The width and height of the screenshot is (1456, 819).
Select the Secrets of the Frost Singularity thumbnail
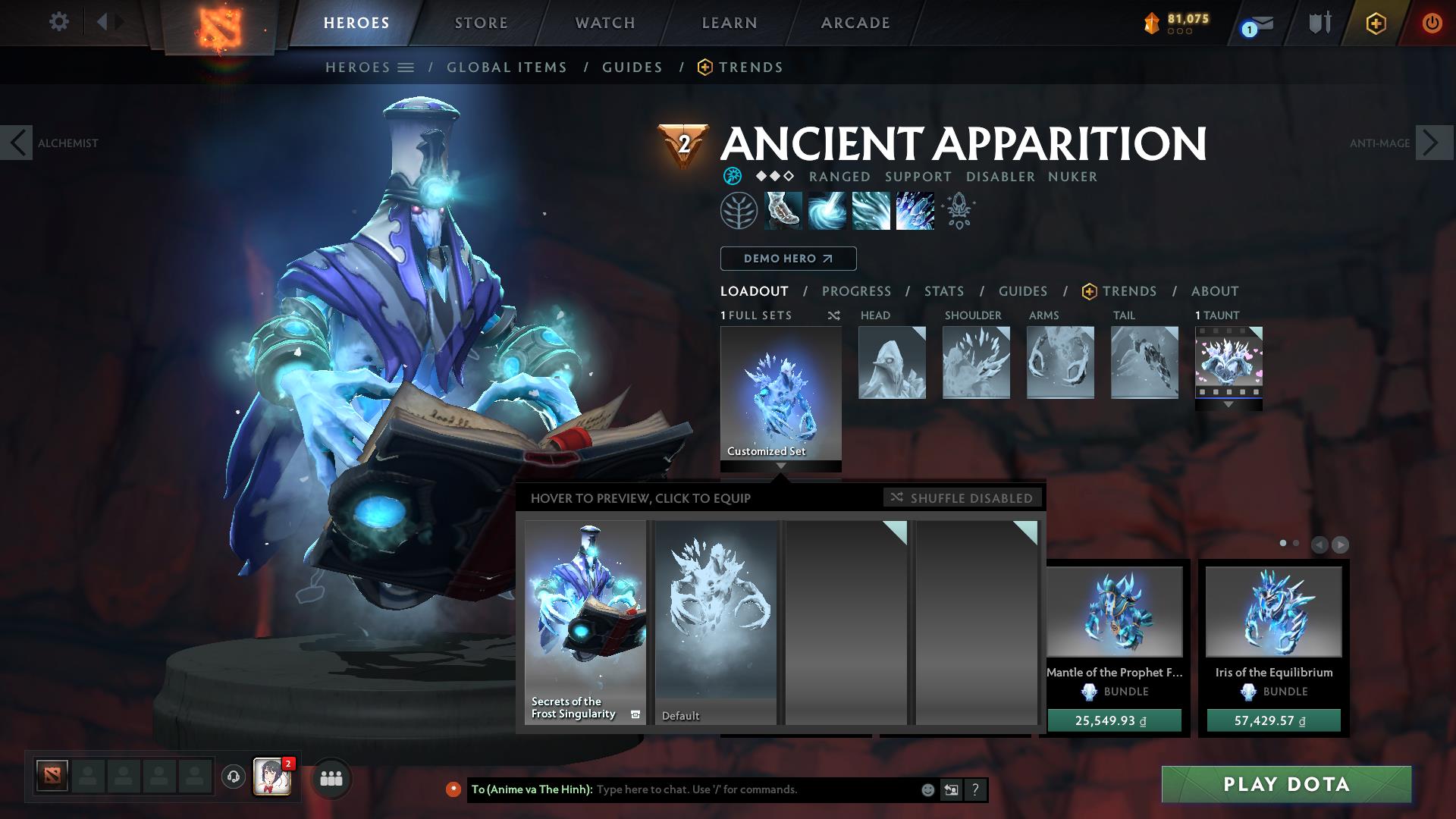[585, 622]
